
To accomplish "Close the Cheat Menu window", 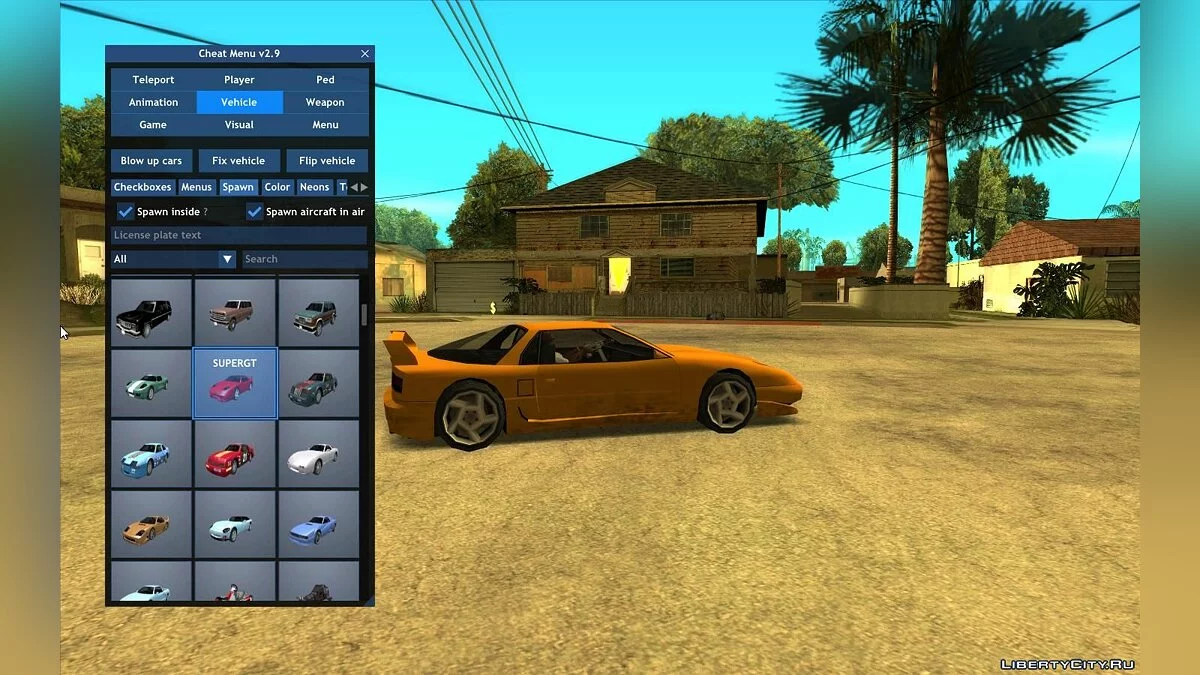I will [365, 54].
